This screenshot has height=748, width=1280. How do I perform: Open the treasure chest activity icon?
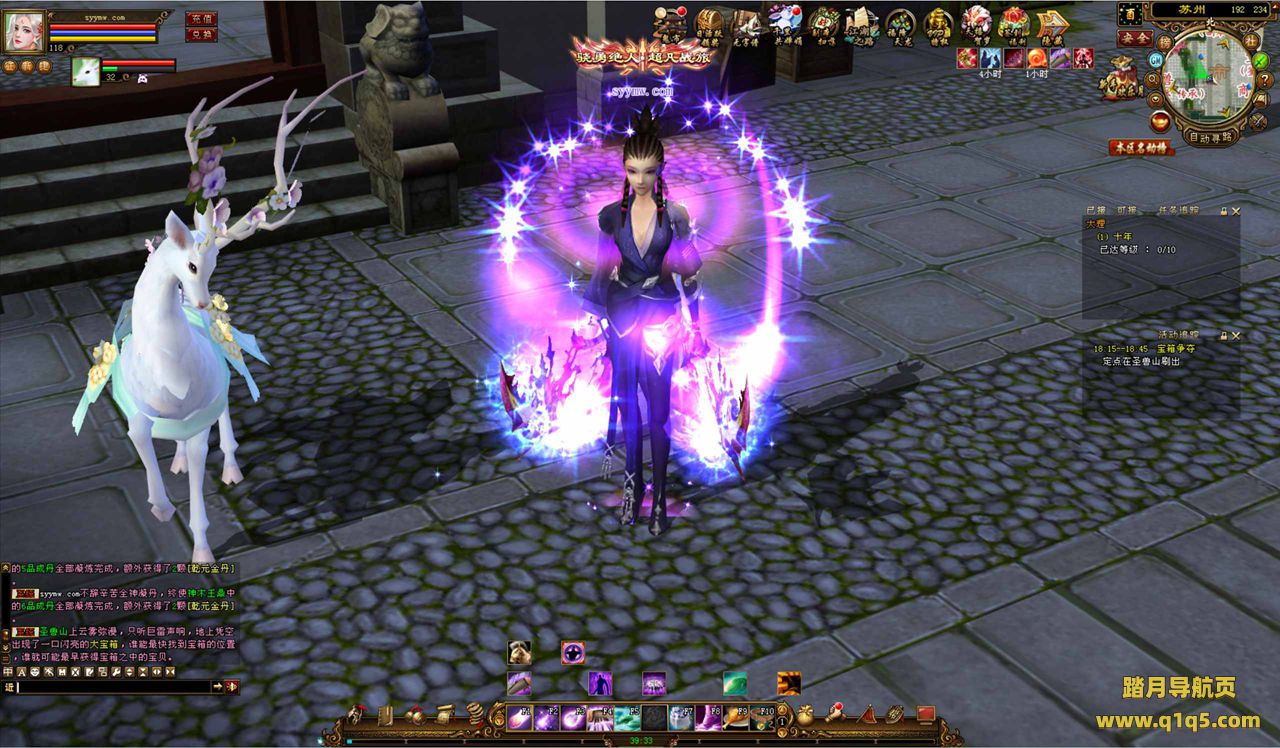711,23
